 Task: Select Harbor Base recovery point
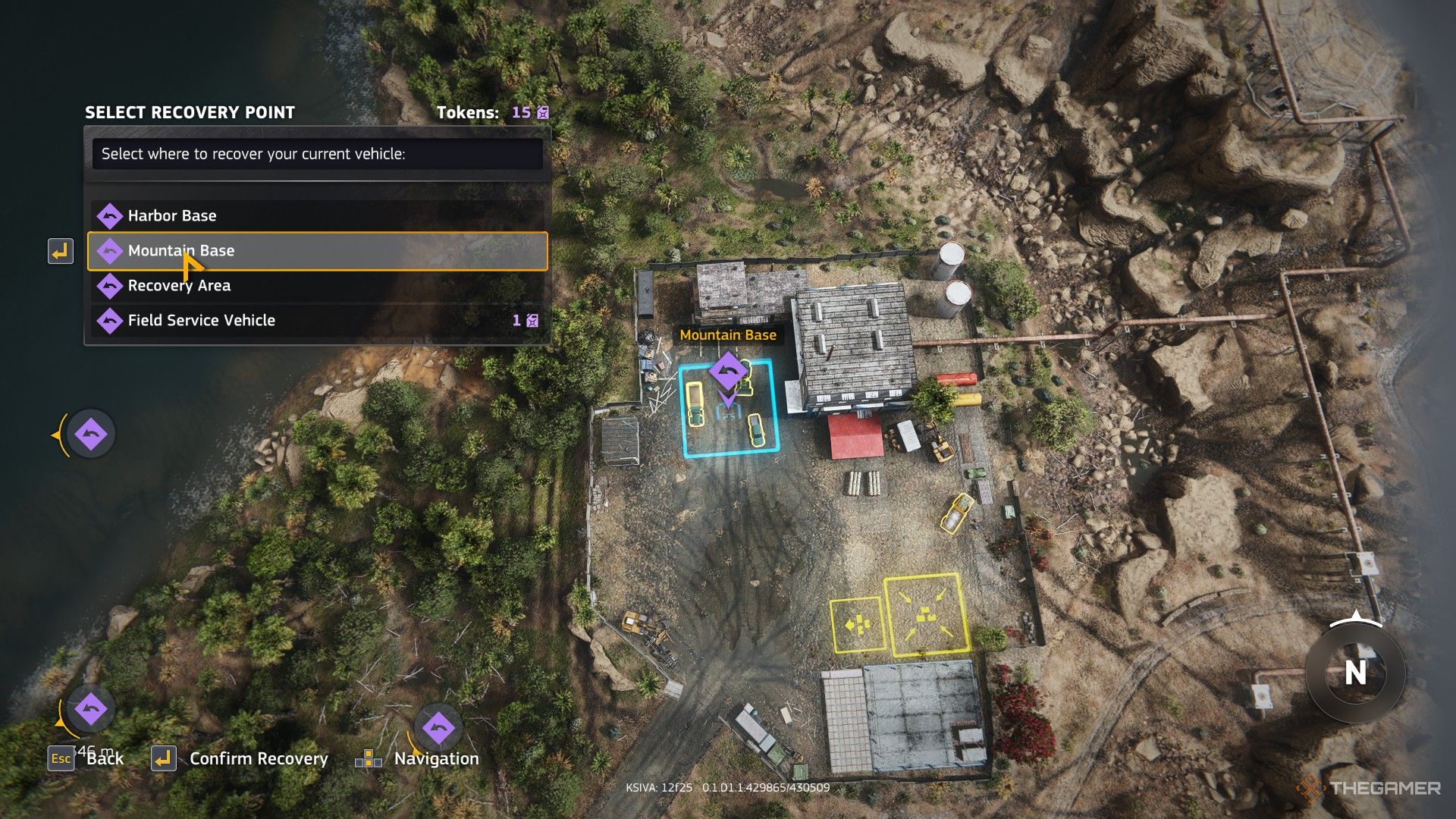pos(317,216)
